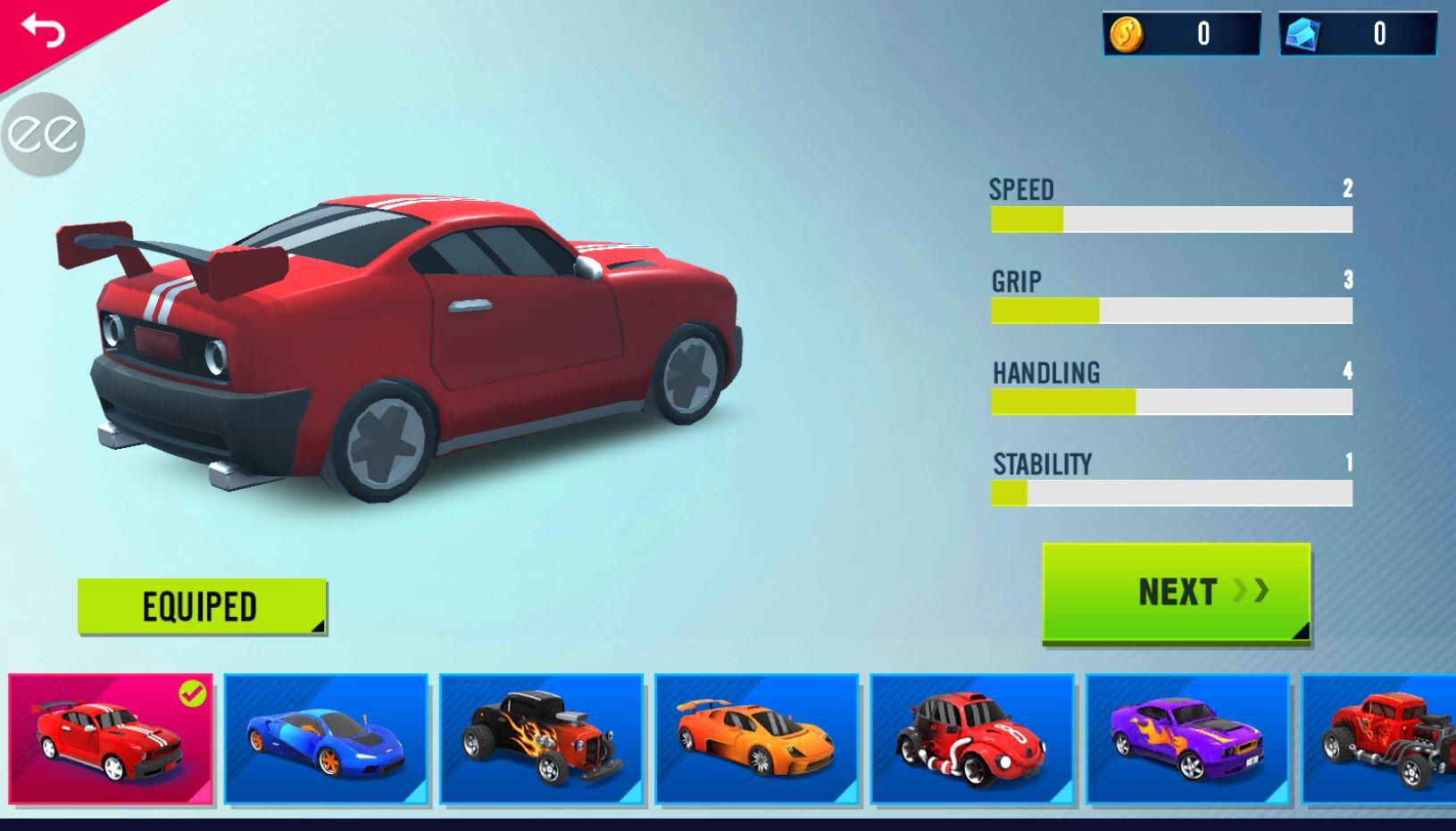Select the purple flame muscle car thumbnail
The width and height of the screenshot is (1456, 831).
[x=1187, y=739]
